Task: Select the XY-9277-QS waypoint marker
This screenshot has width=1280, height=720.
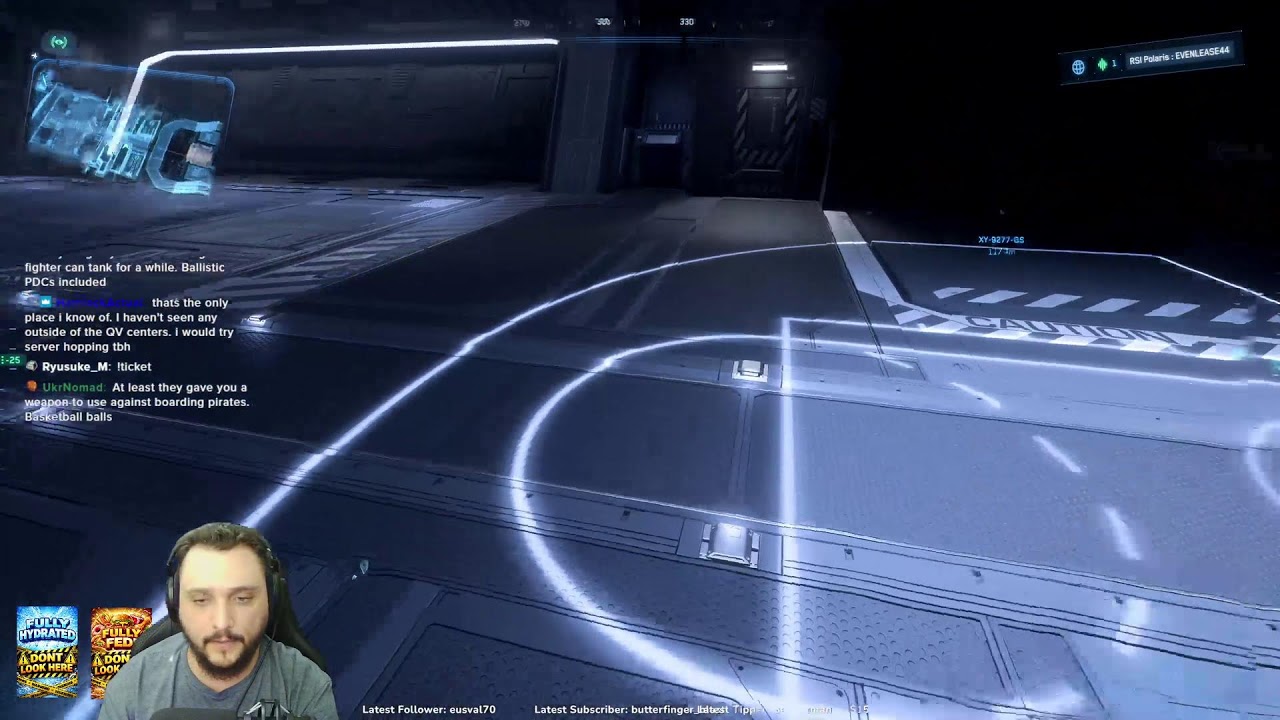Action: pyautogui.click(x=1001, y=240)
